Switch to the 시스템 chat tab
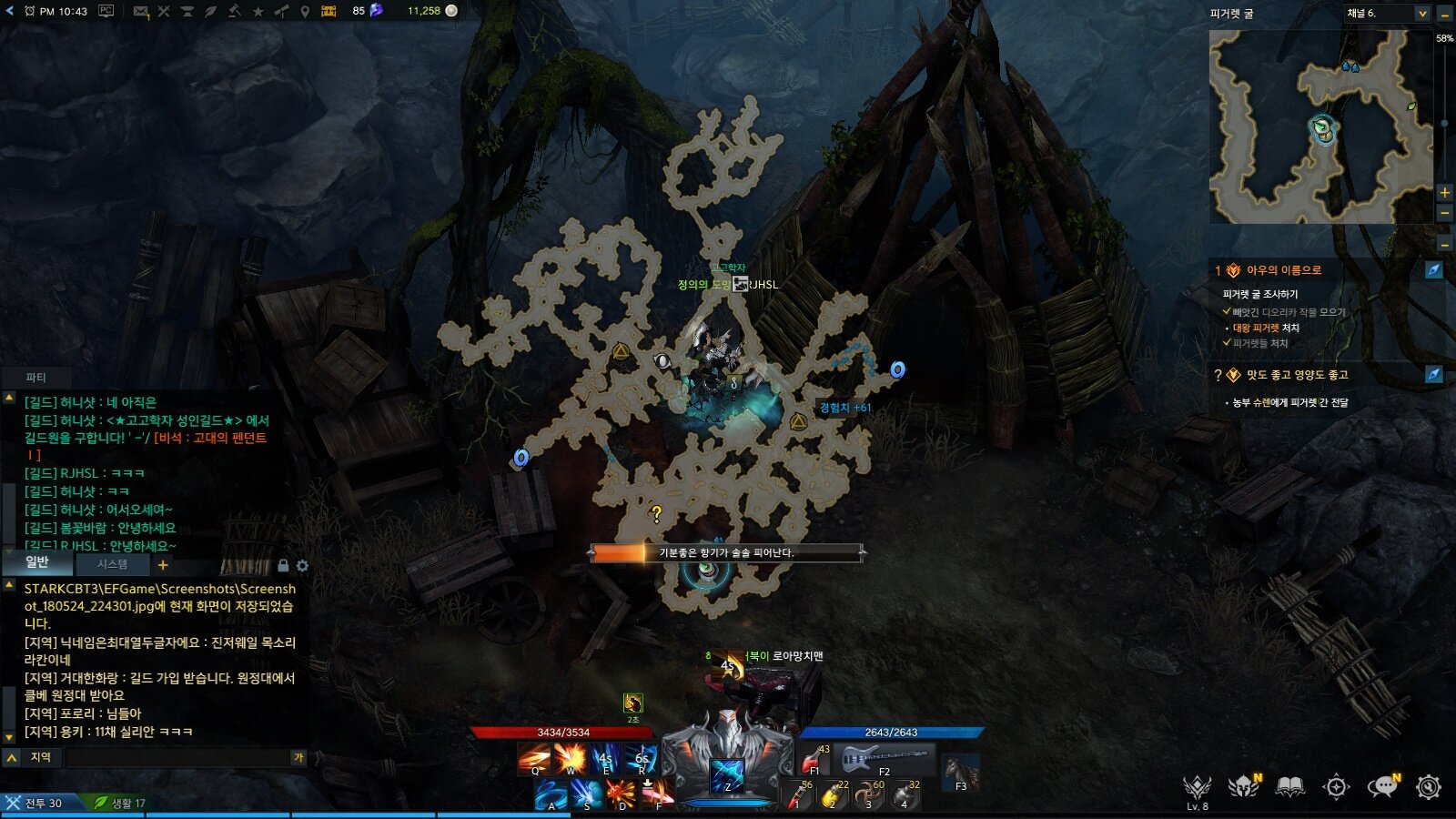Viewport: 1456px width, 819px height. tap(112, 565)
